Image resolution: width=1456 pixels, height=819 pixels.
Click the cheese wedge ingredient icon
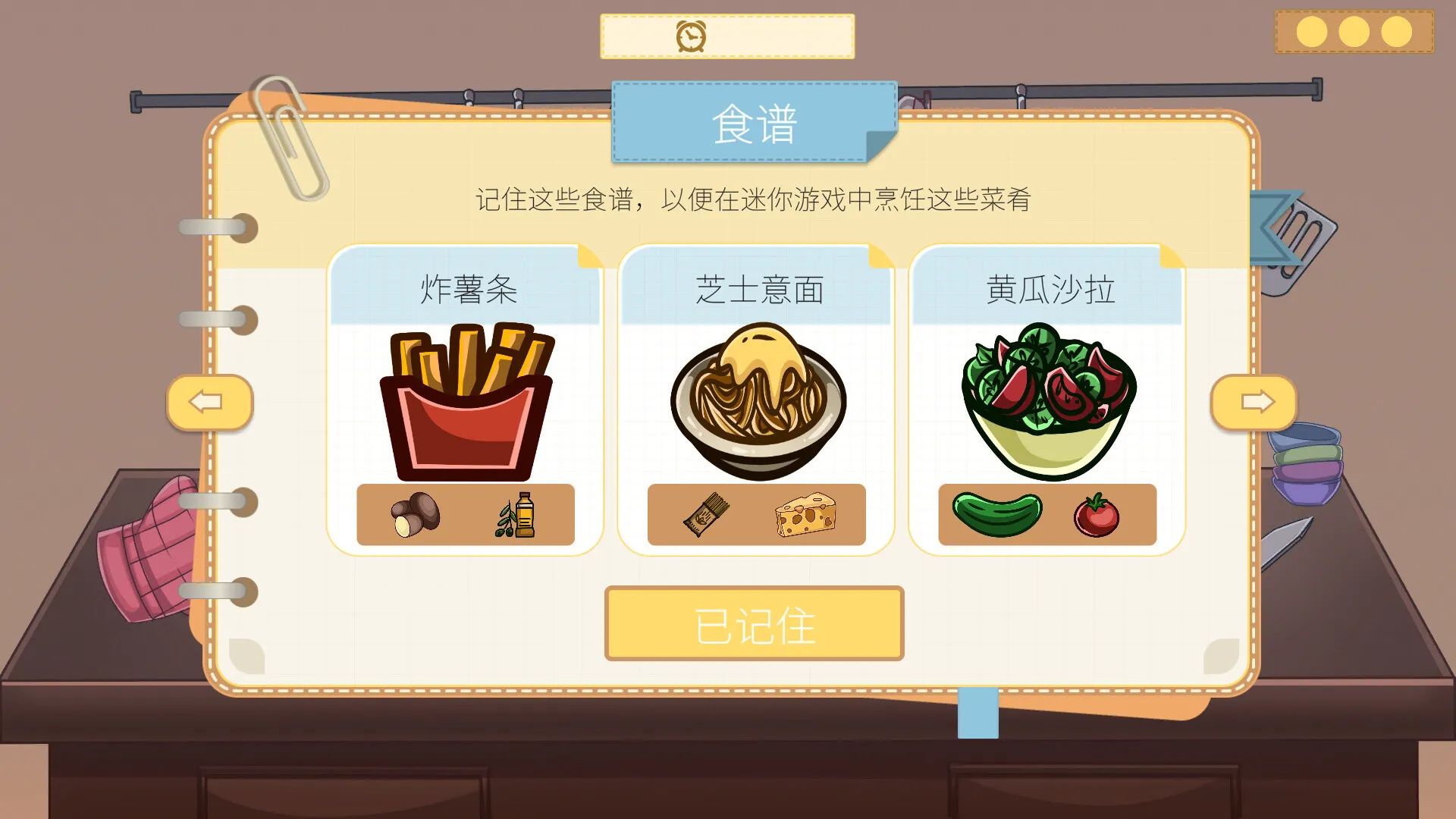pos(807,514)
